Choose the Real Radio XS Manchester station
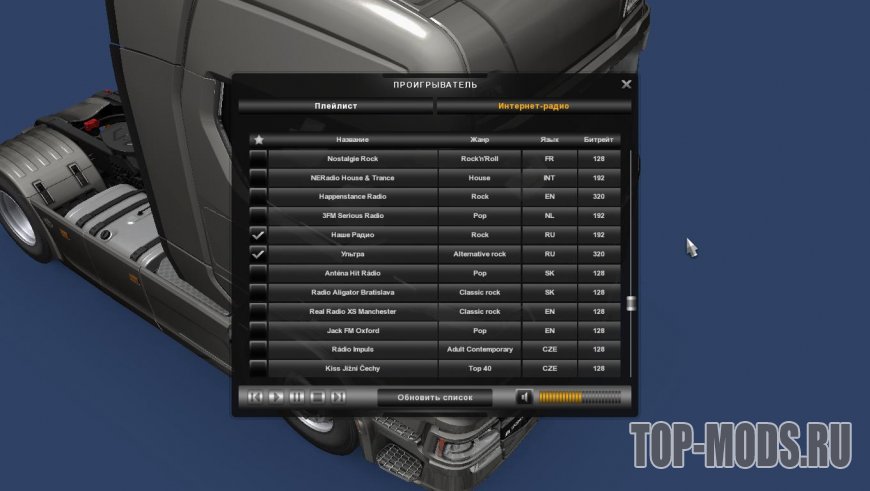 click(x=352, y=311)
